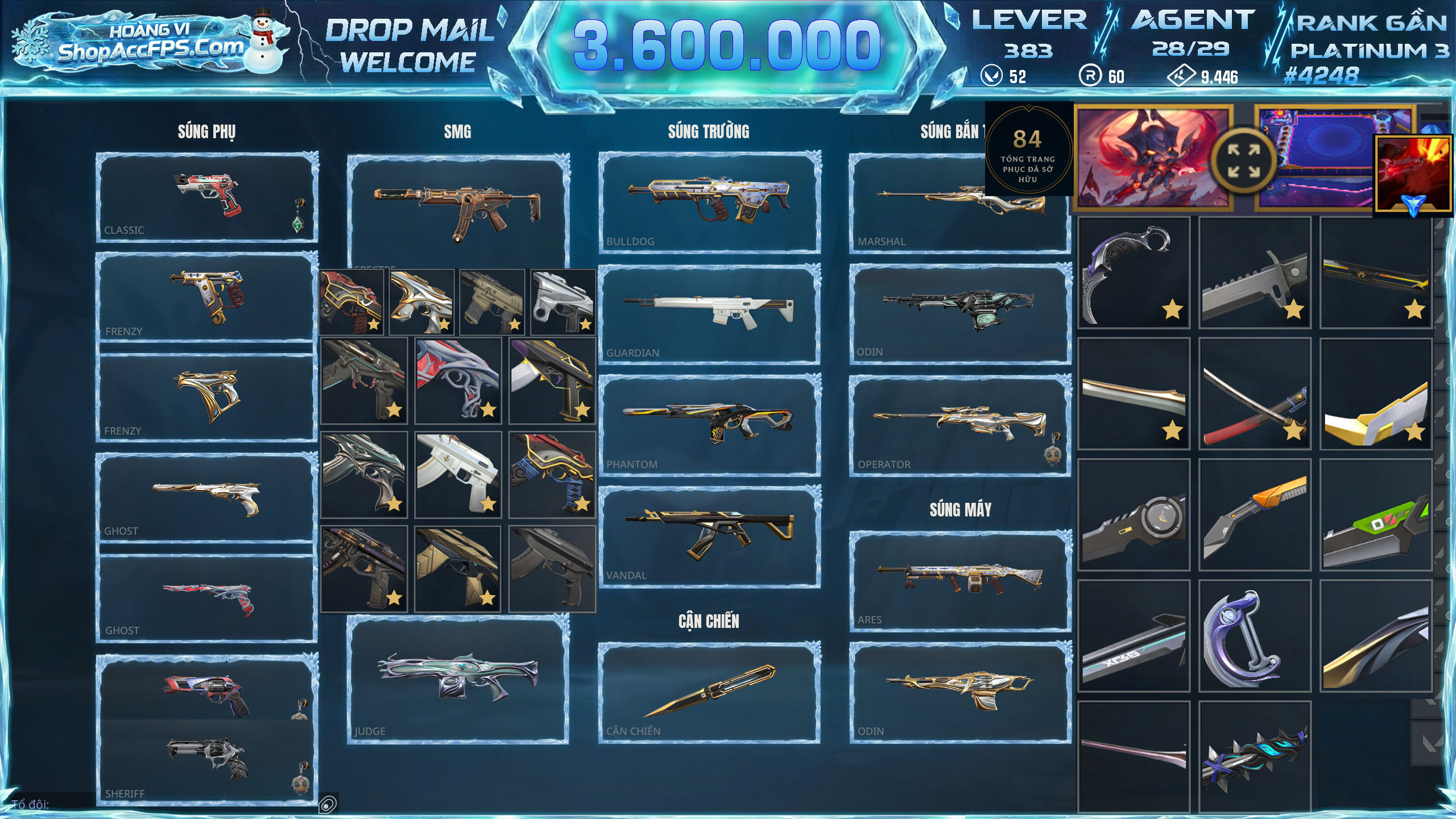Open the Cận Chiến melee knife slot

pos(709,692)
